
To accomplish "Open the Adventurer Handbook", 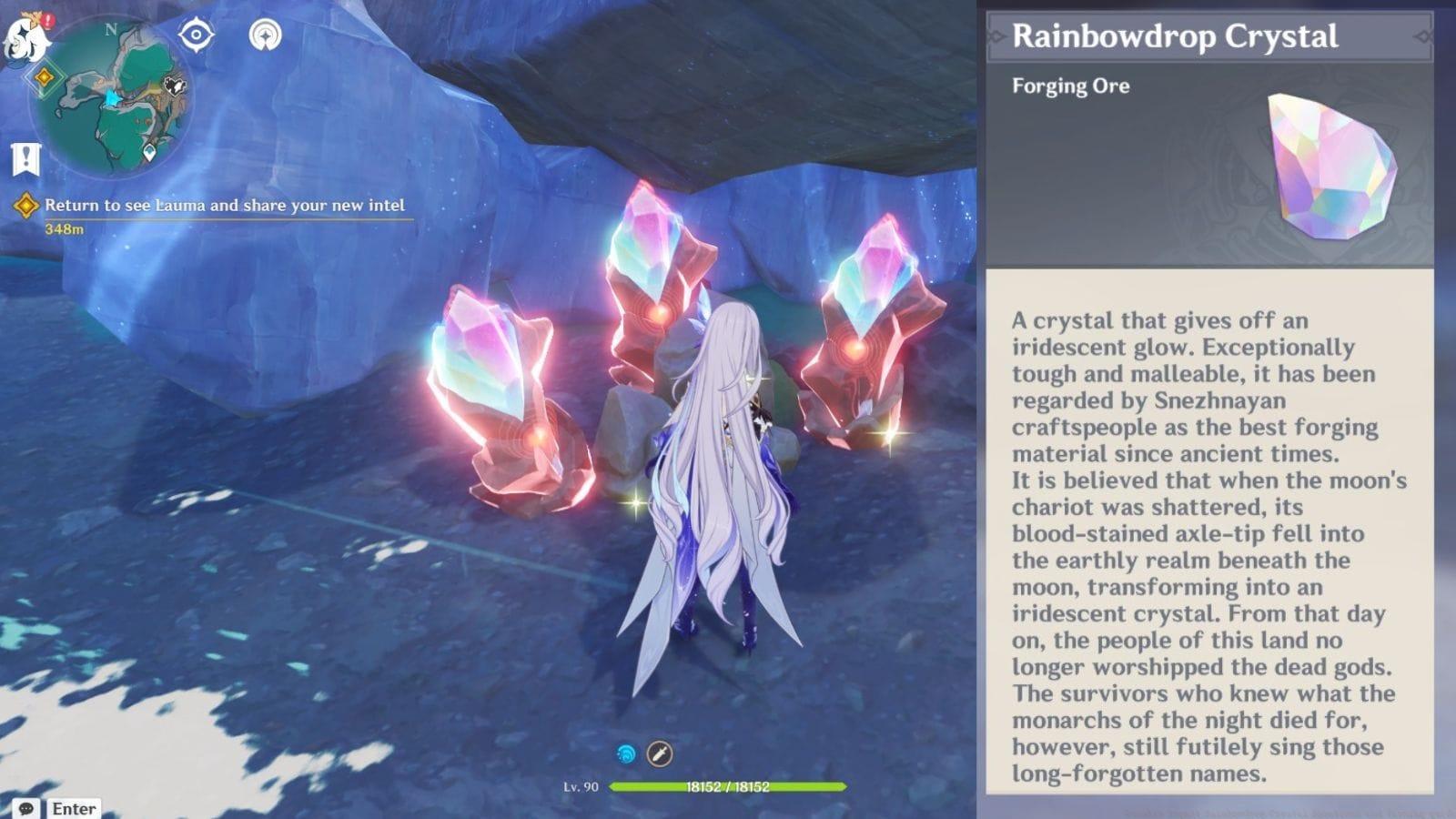I will [194, 35].
